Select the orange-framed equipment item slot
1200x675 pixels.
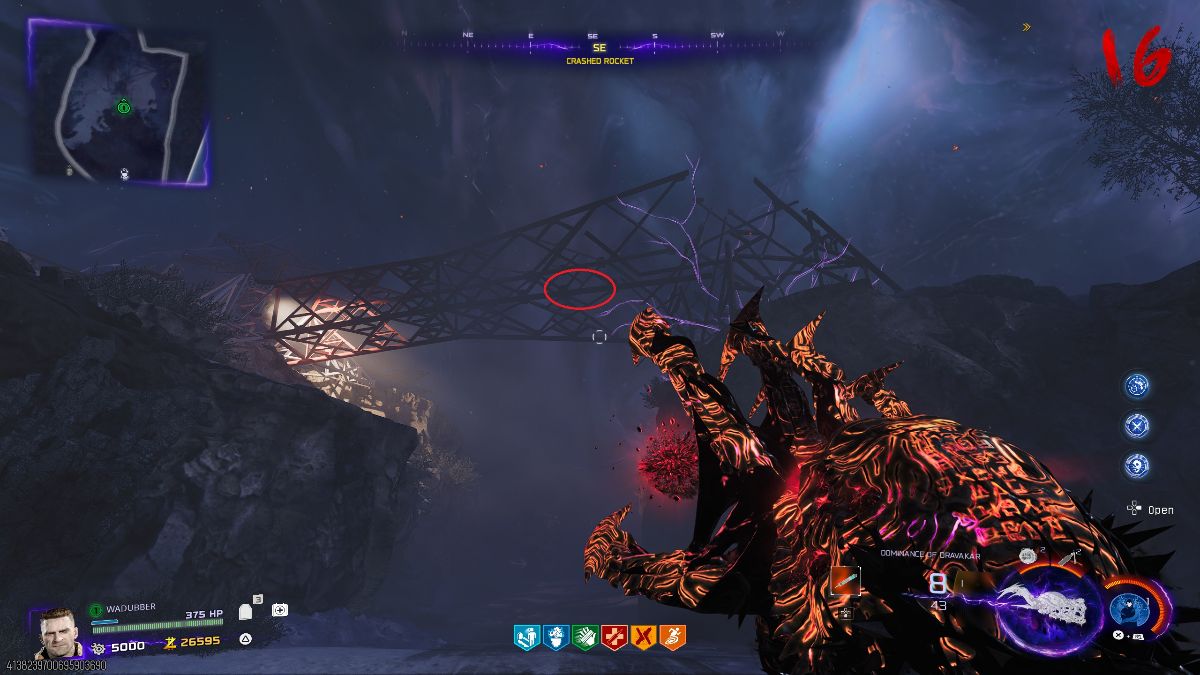tap(845, 581)
